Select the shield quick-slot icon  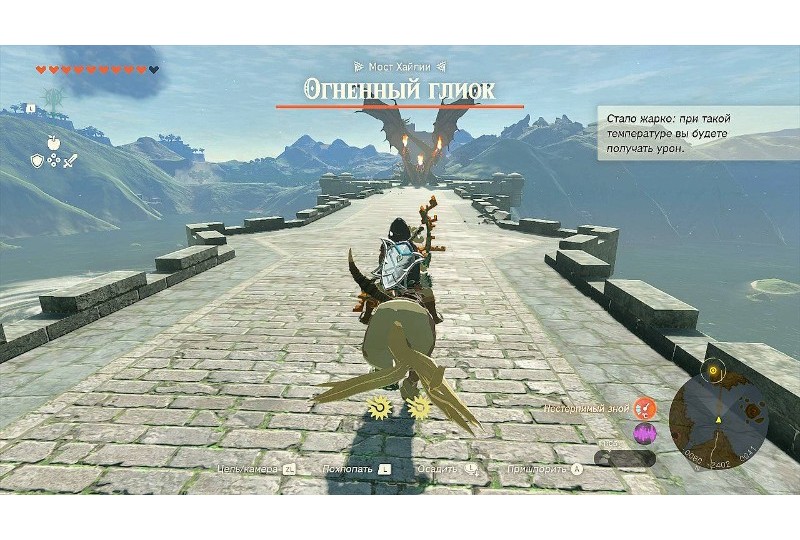tap(38, 159)
